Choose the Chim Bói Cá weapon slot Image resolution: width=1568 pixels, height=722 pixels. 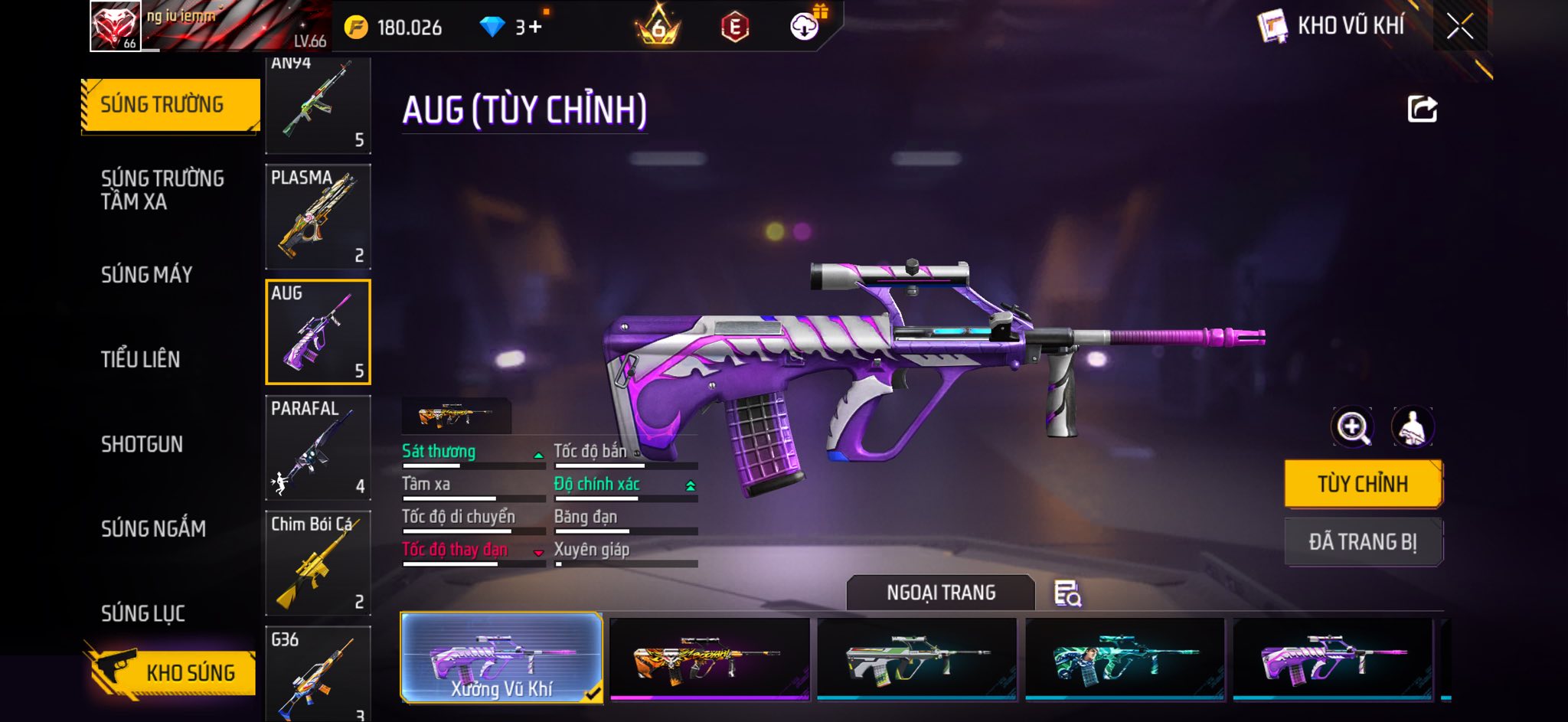pos(318,563)
